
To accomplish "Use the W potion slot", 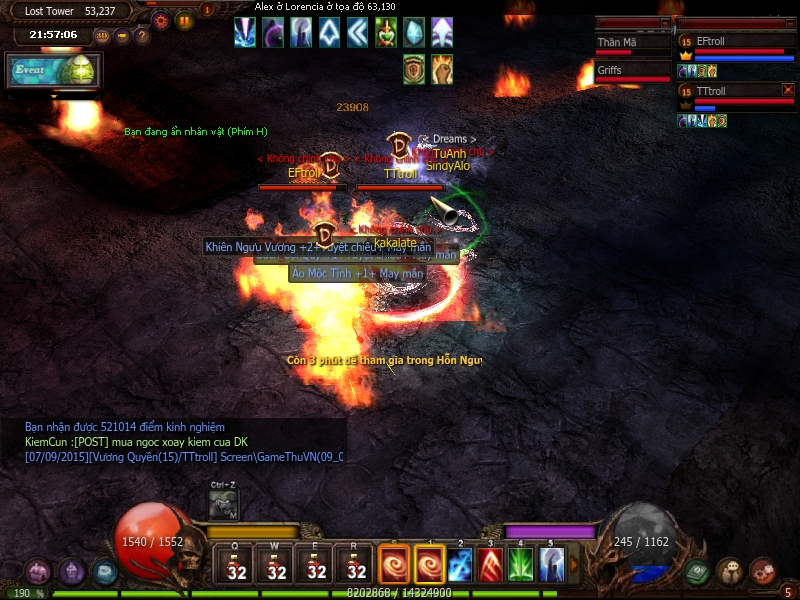I will (x=277, y=564).
